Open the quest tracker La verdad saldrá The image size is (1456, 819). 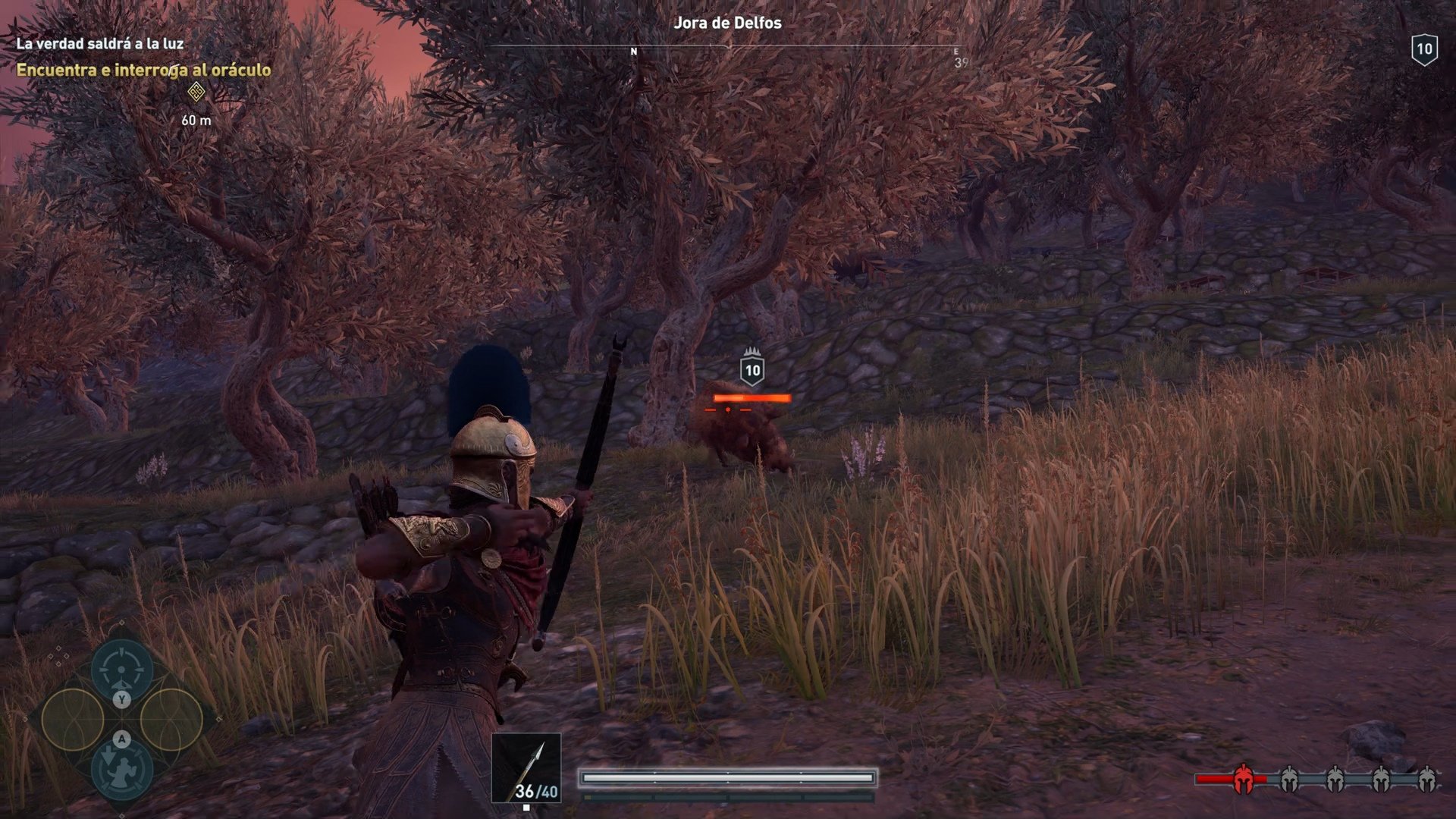click(x=101, y=44)
